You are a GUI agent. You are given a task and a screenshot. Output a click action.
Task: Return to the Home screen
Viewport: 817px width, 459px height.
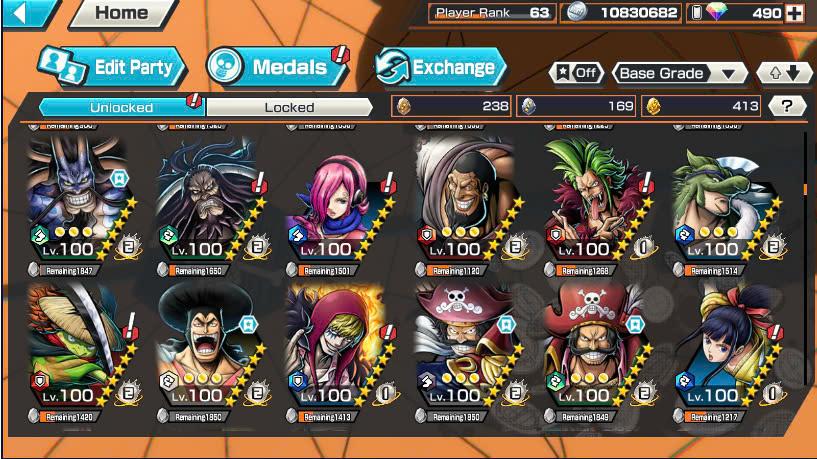point(121,13)
